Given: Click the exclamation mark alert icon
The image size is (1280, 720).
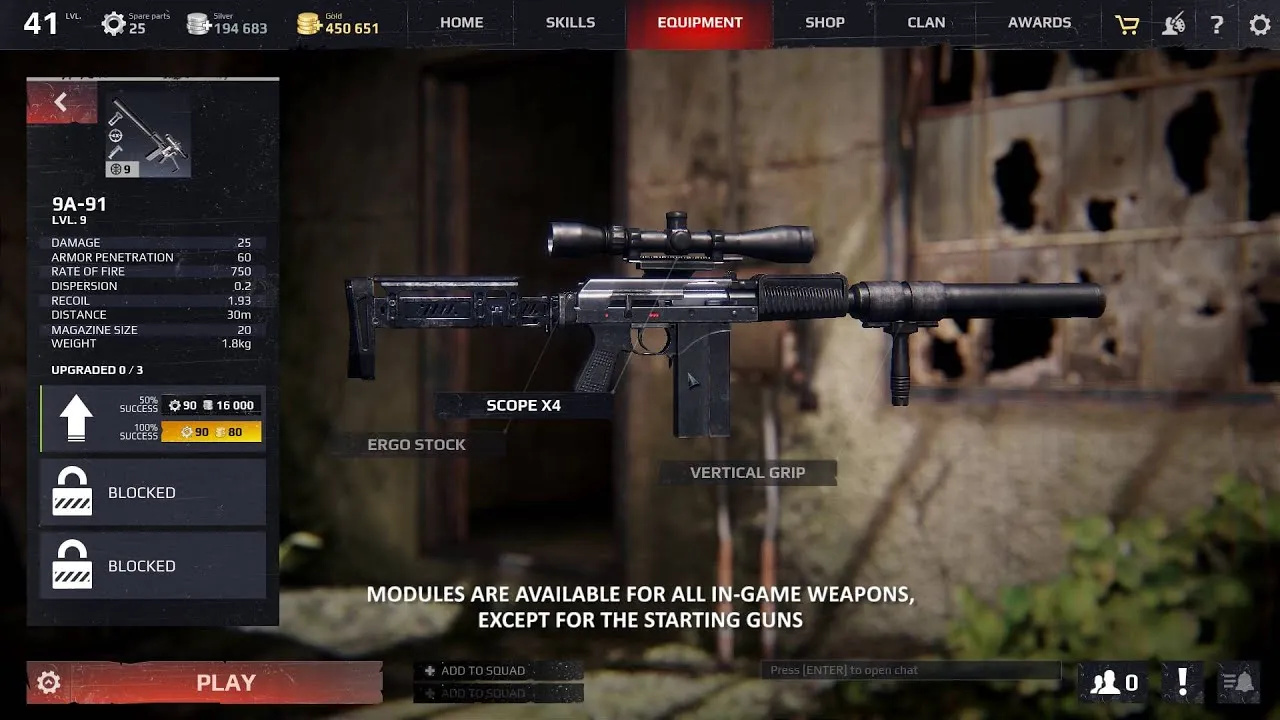Looking at the screenshot, I should 1181,682.
